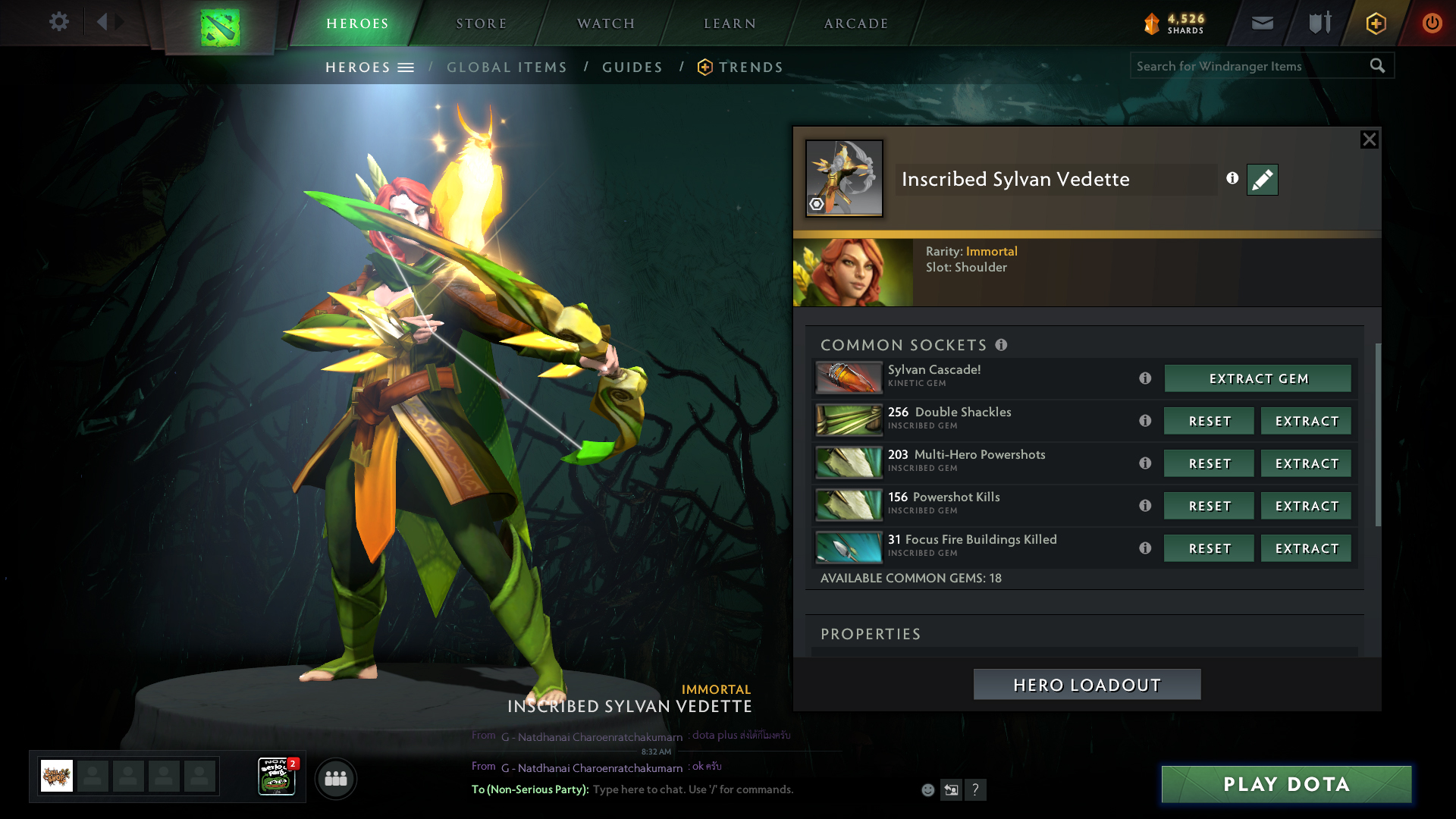This screenshot has width=1456, height=819.
Task: Reset the Double Shackles gem counter
Action: coord(1210,421)
